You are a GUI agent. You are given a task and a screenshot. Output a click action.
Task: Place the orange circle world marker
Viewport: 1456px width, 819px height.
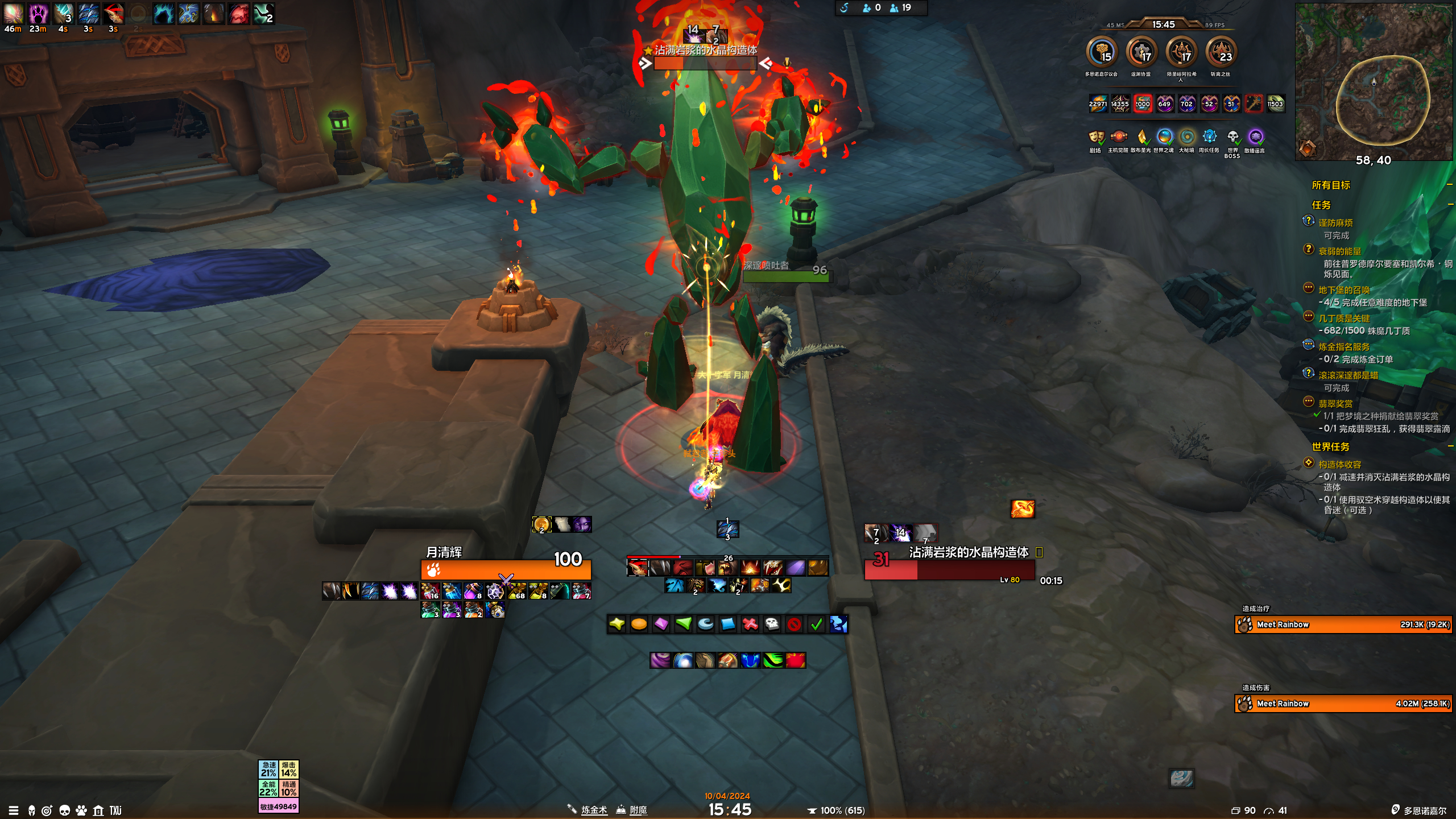pos(639,624)
